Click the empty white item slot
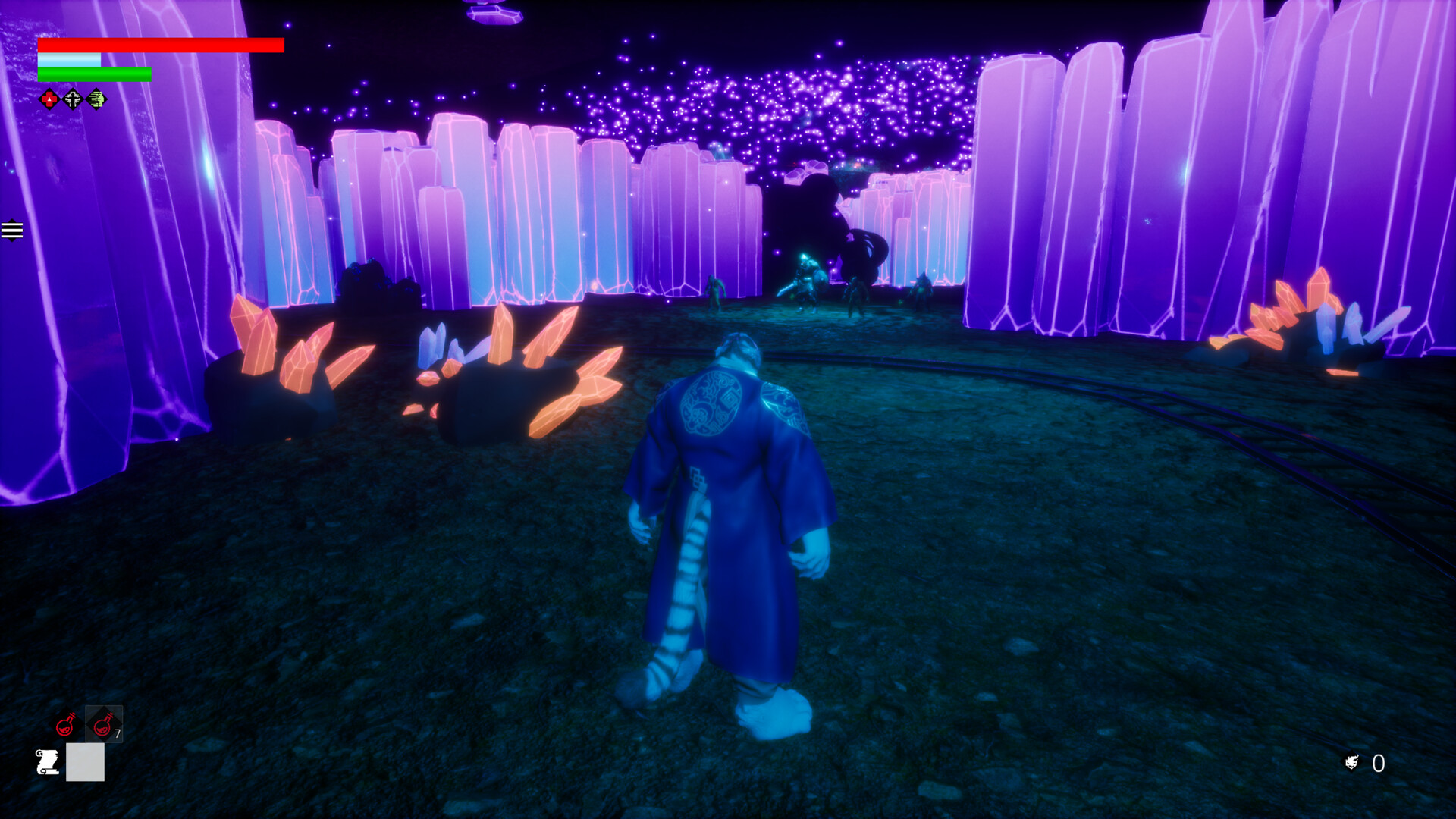This screenshot has width=1456, height=819. pos(86,762)
